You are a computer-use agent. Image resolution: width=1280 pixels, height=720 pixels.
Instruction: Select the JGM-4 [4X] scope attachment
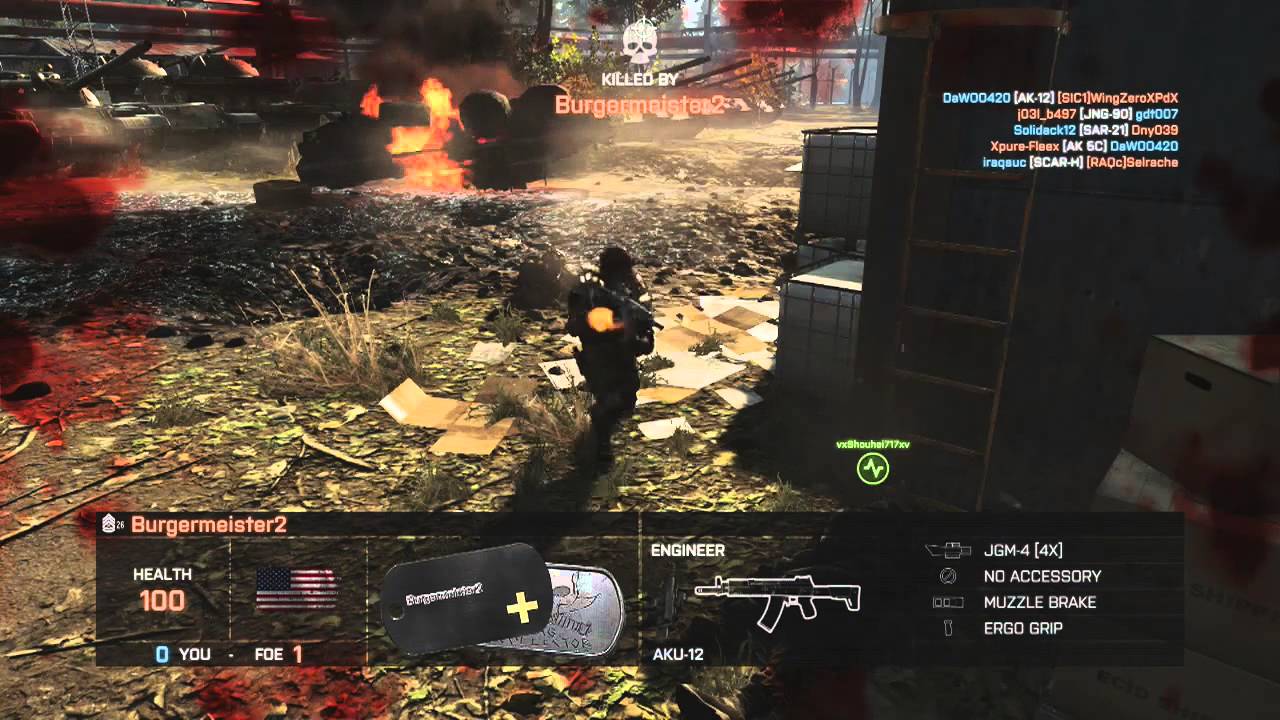tap(1023, 550)
